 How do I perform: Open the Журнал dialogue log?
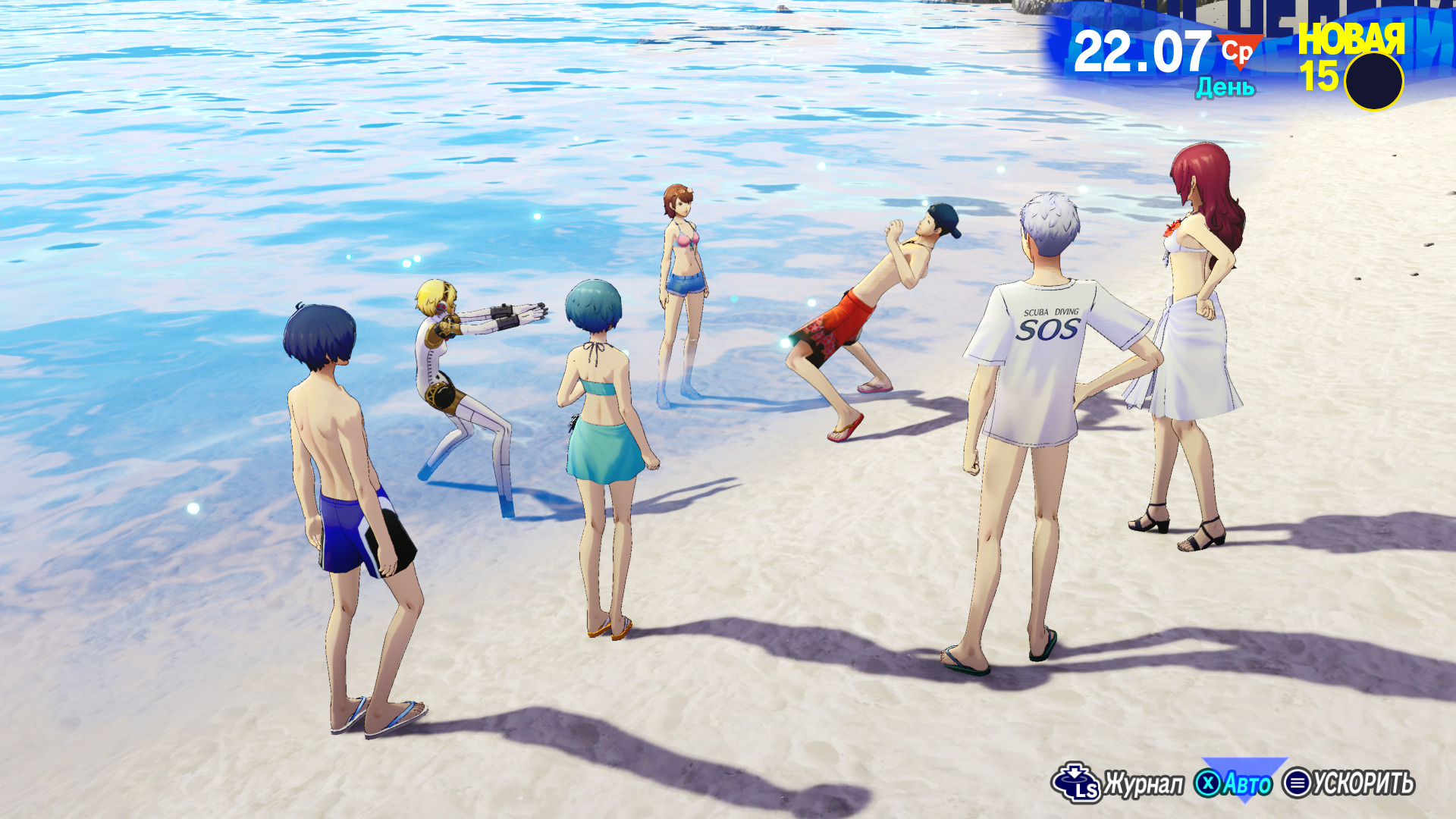[x=1119, y=783]
